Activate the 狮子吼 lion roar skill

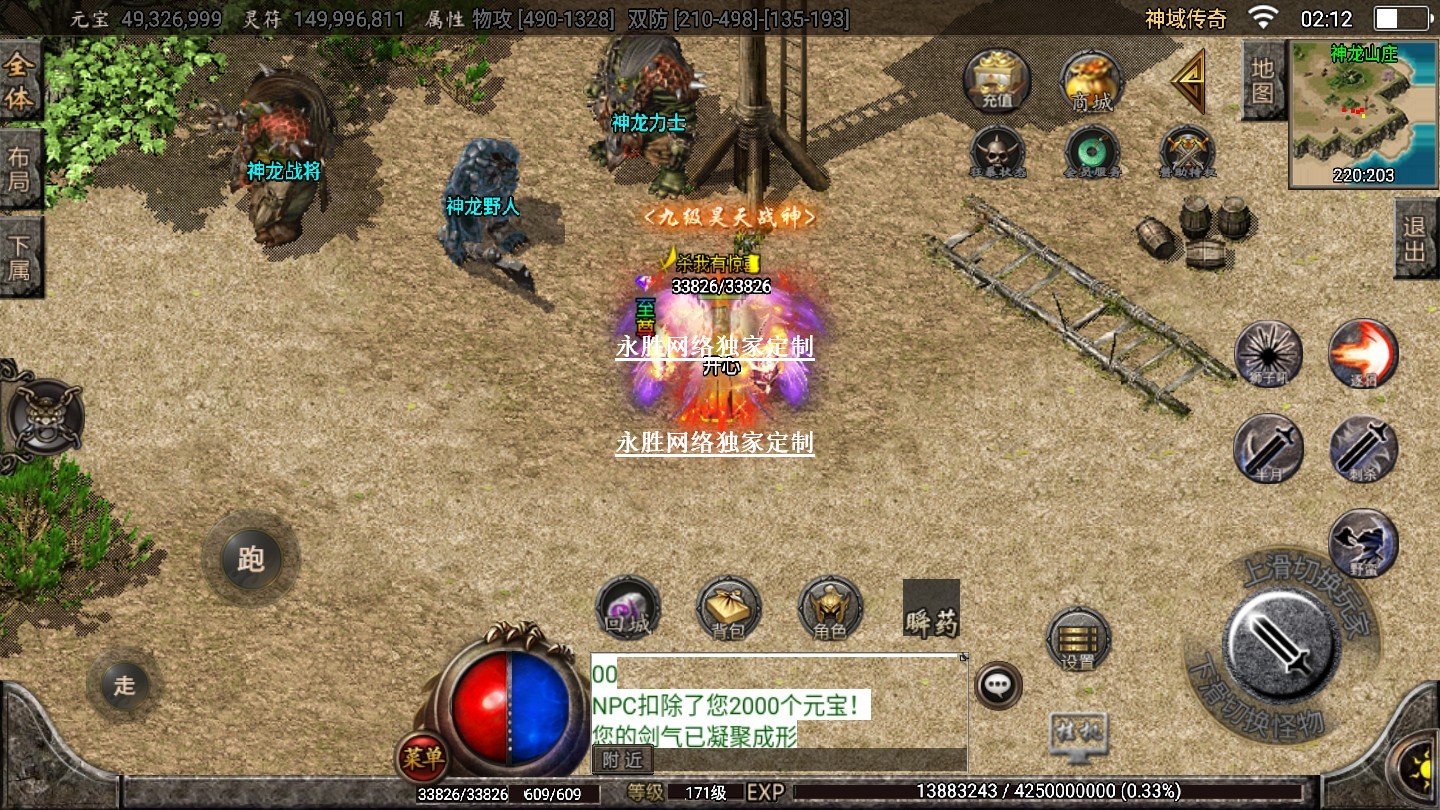click(x=1268, y=353)
